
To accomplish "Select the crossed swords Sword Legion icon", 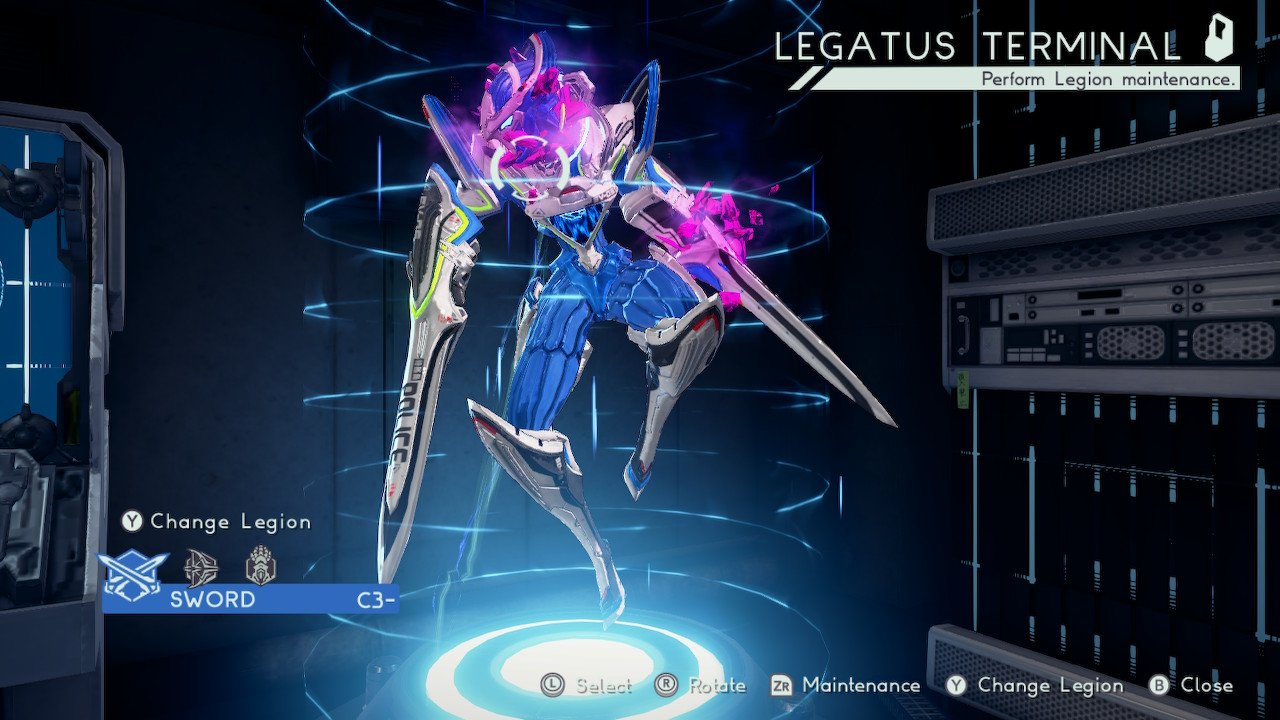I will click(133, 569).
